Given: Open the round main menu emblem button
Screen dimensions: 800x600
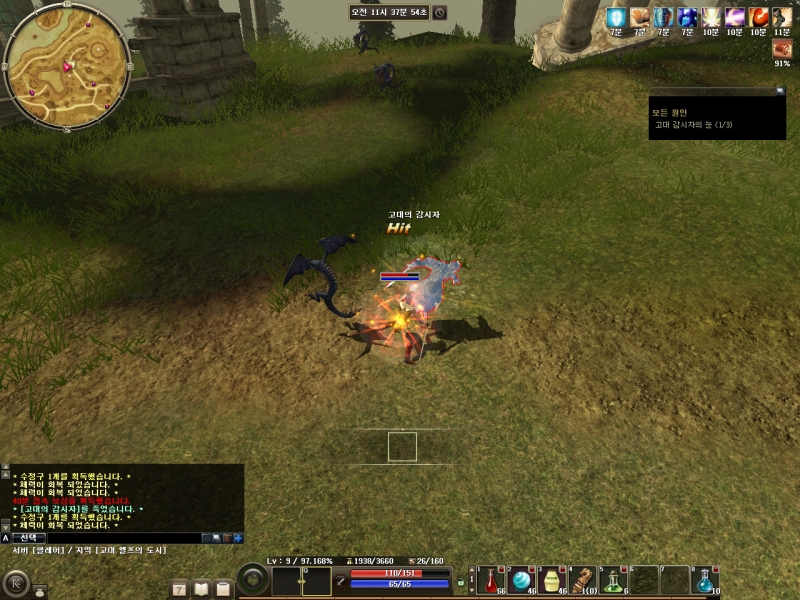Looking at the screenshot, I should tap(17, 584).
